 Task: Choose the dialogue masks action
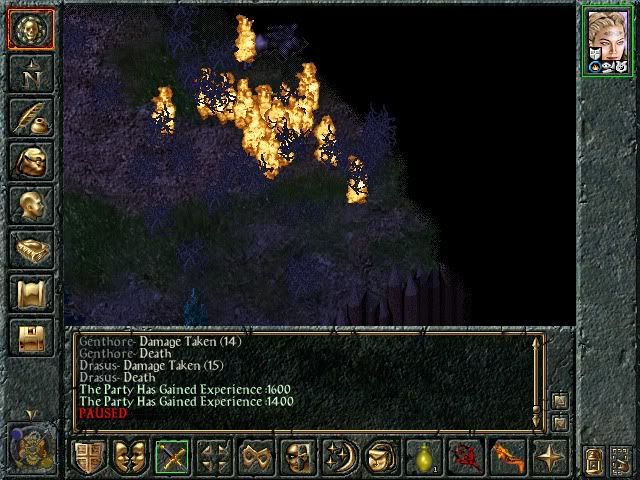130,458
